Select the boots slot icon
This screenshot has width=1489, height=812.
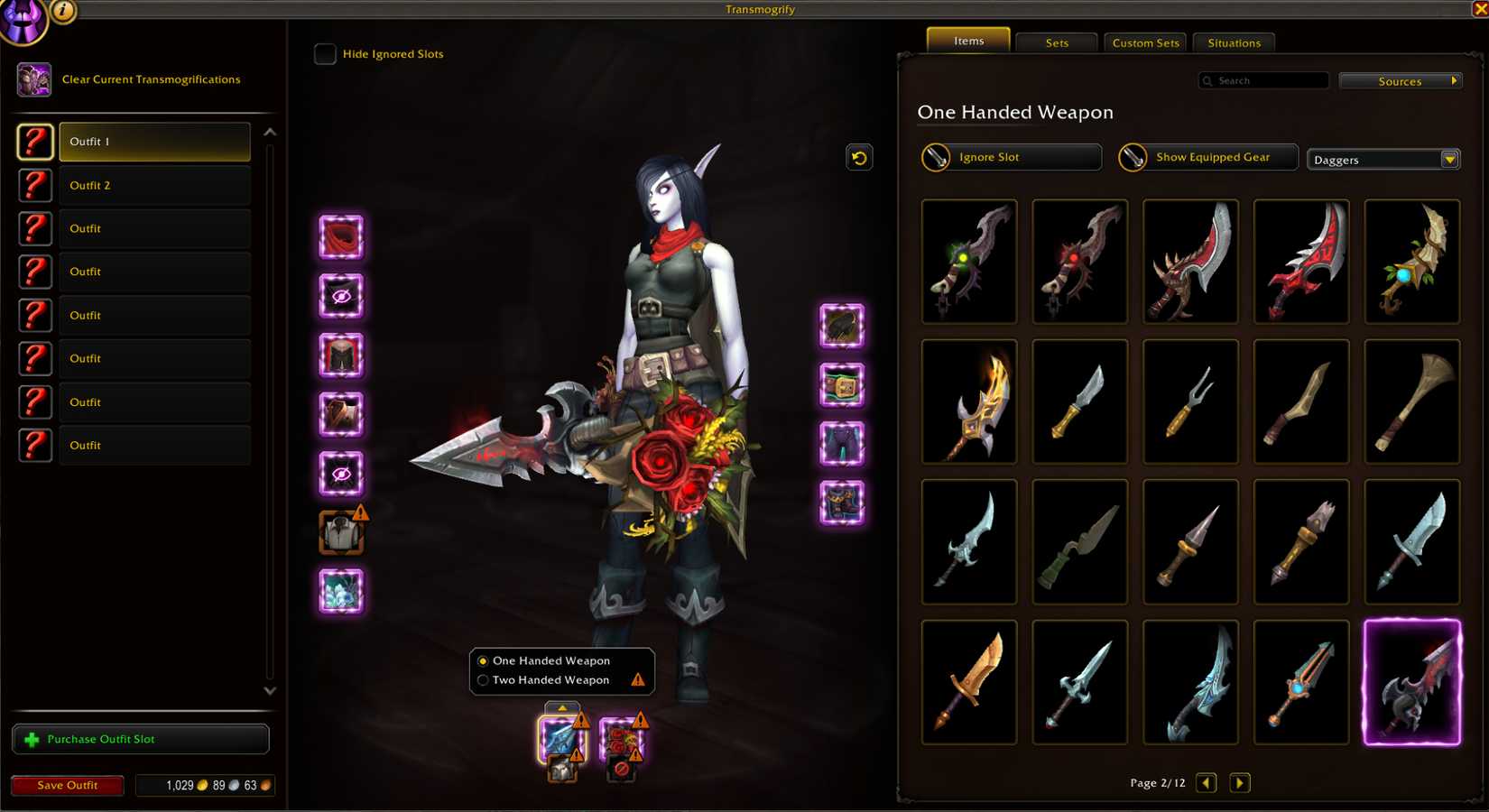(x=841, y=505)
